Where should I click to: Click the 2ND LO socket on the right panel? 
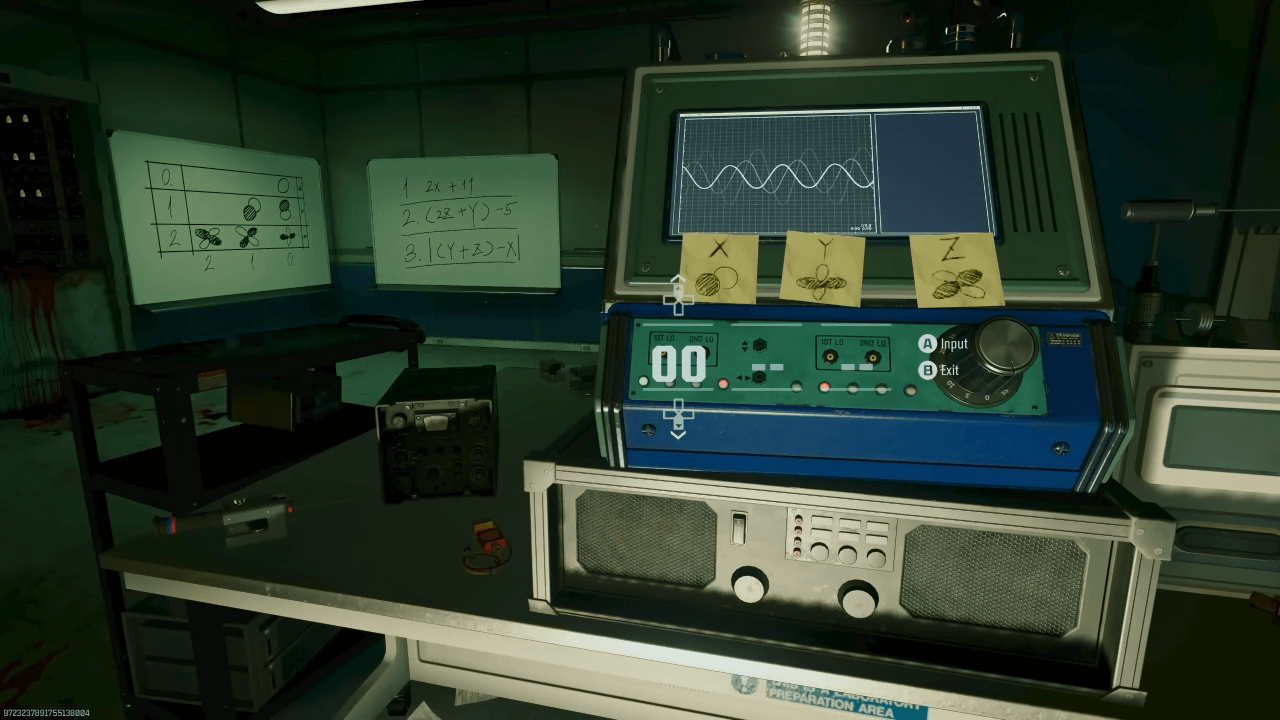[x=872, y=357]
